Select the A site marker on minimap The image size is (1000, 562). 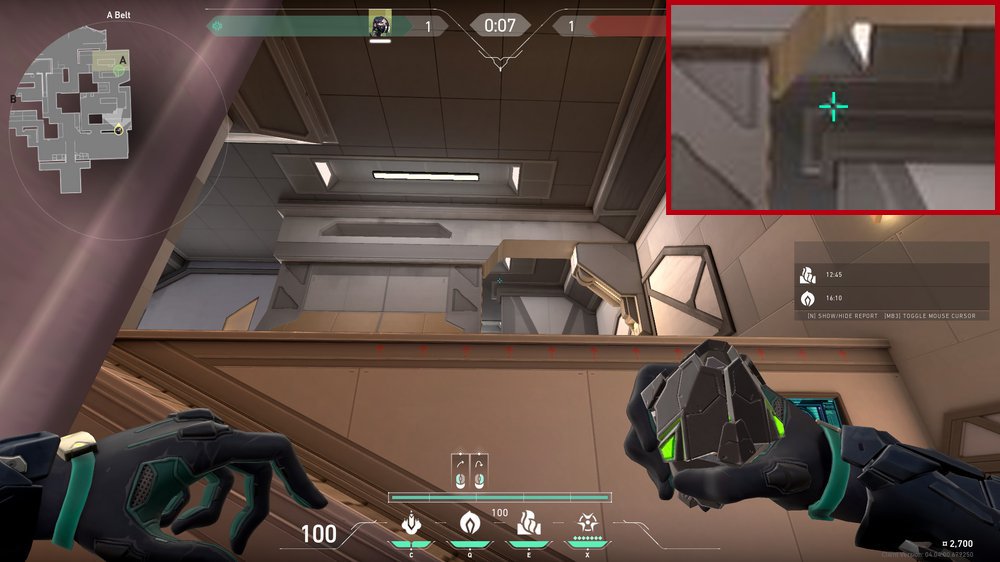tap(122, 60)
